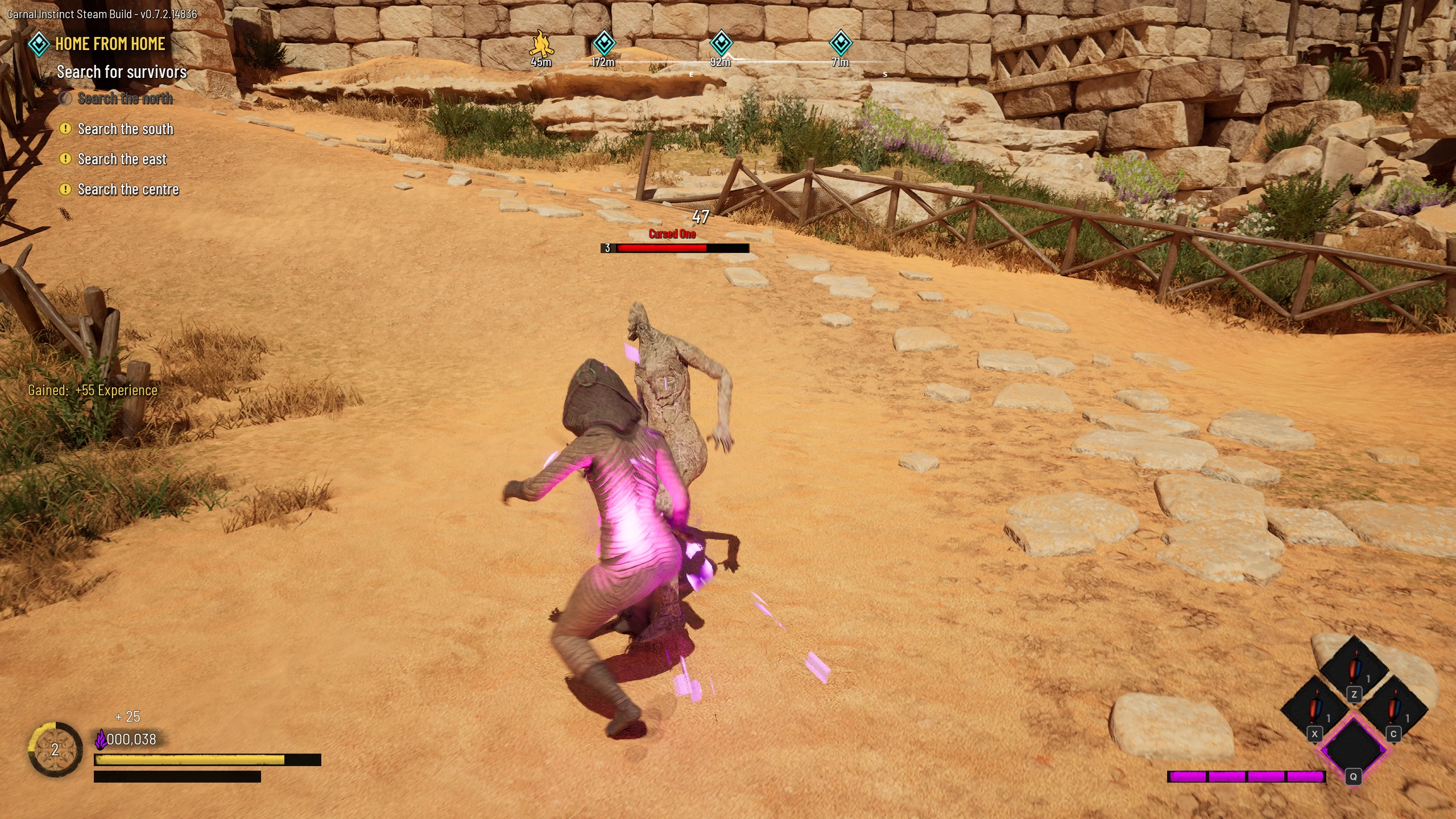Image resolution: width=1456 pixels, height=819 pixels.
Task: Select the 'Search the east' objective
Action: [x=122, y=159]
